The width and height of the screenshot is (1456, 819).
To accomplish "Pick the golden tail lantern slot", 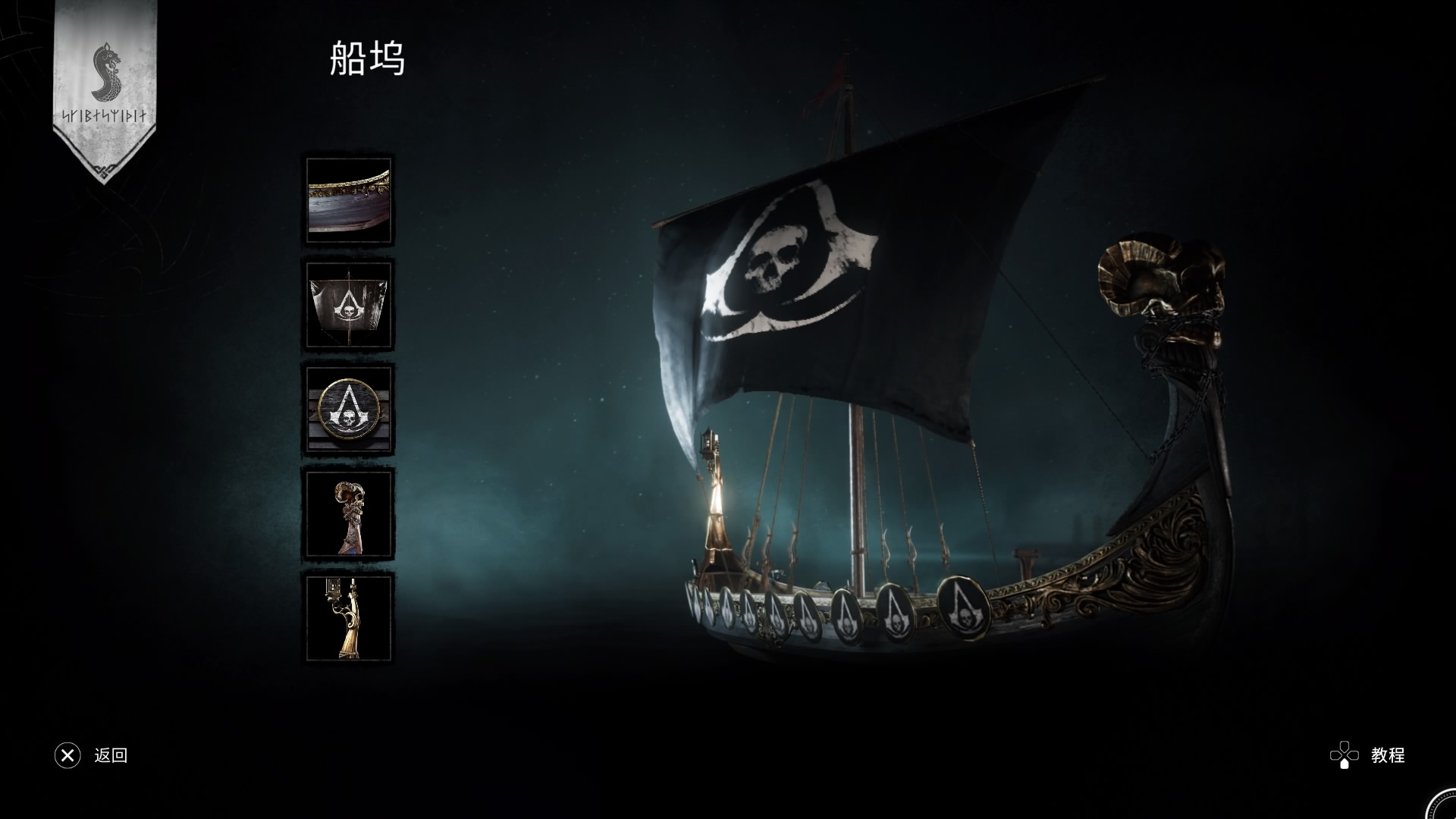I will 349,618.
